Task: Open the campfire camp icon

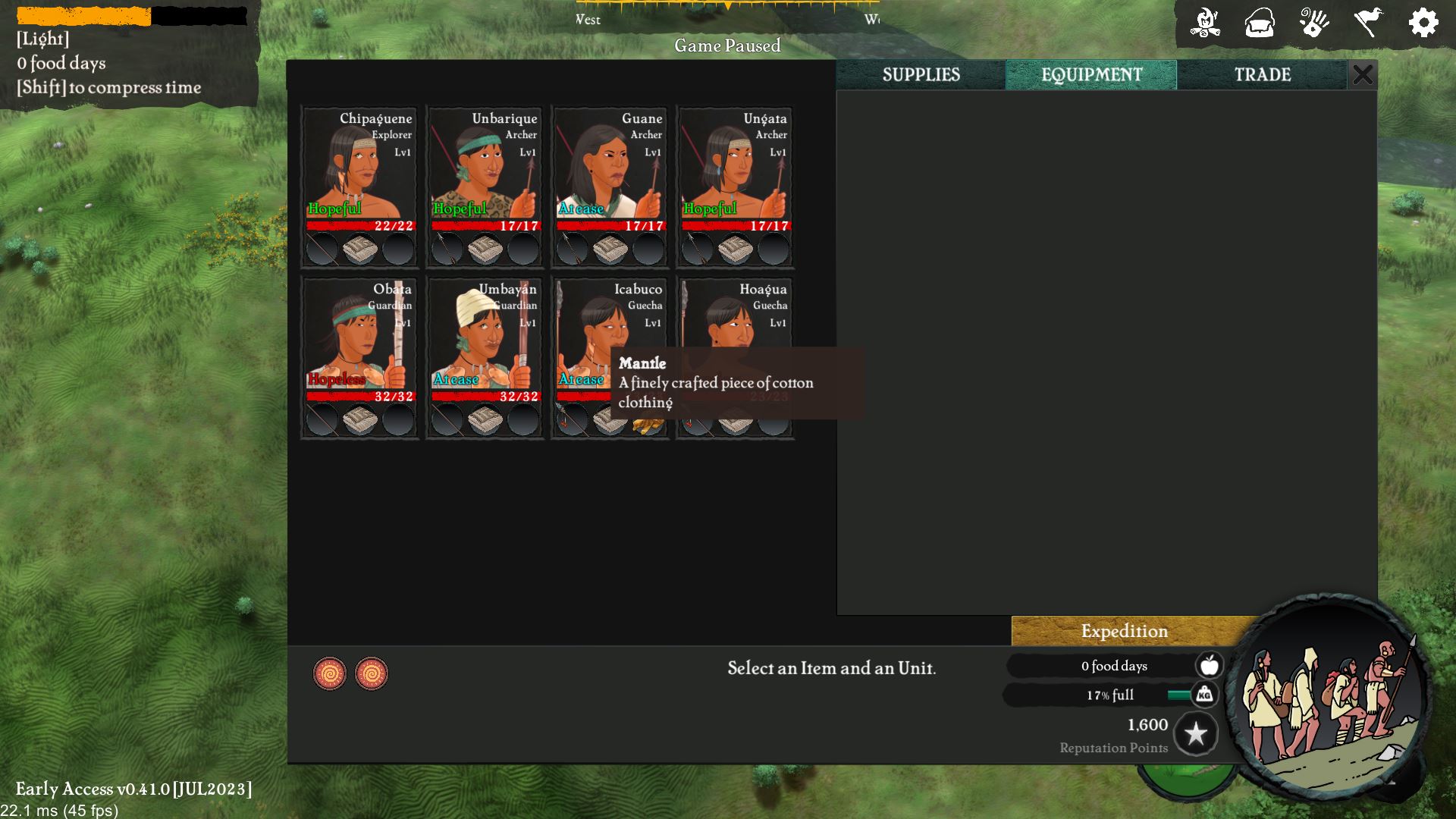Action: [1204, 24]
